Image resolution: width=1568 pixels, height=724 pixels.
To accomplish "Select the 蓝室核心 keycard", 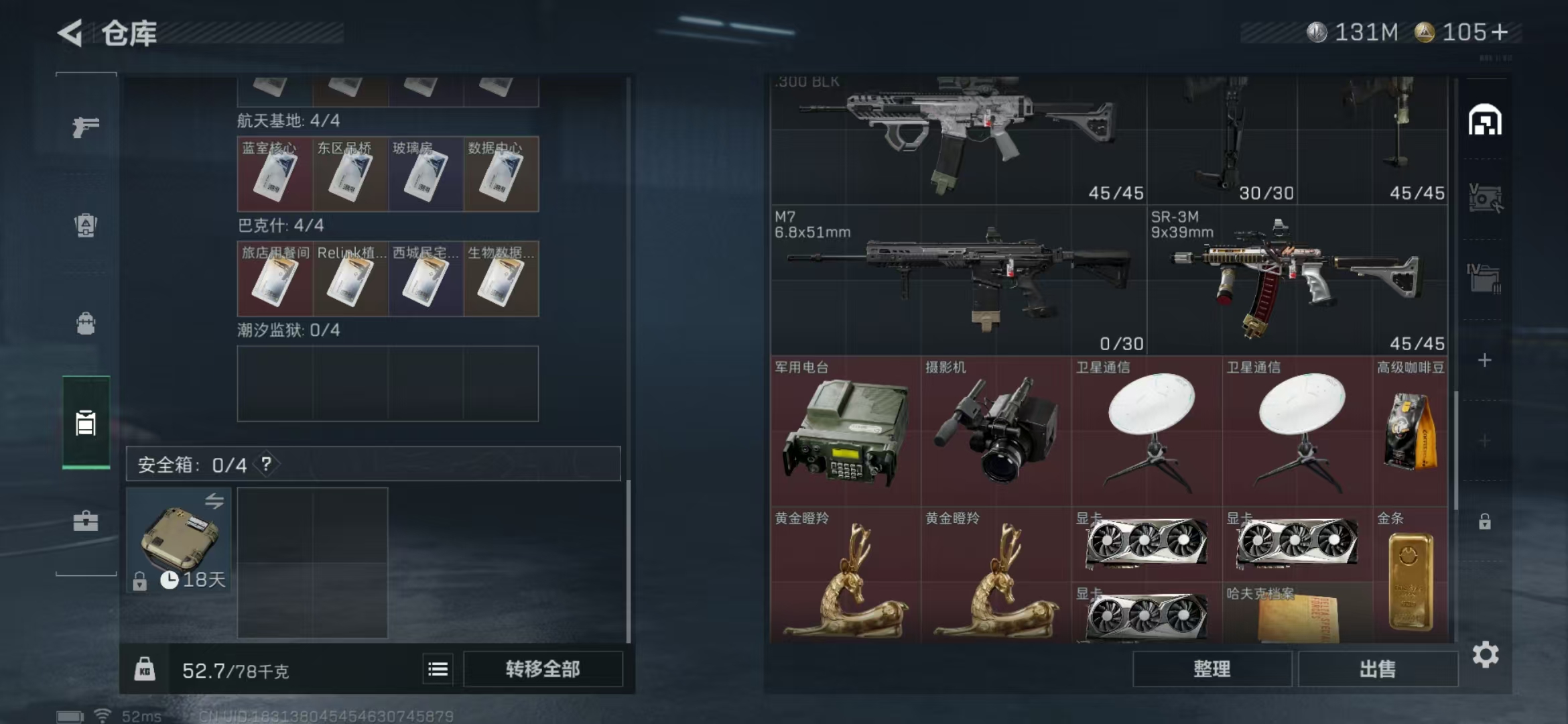I will (275, 174).
